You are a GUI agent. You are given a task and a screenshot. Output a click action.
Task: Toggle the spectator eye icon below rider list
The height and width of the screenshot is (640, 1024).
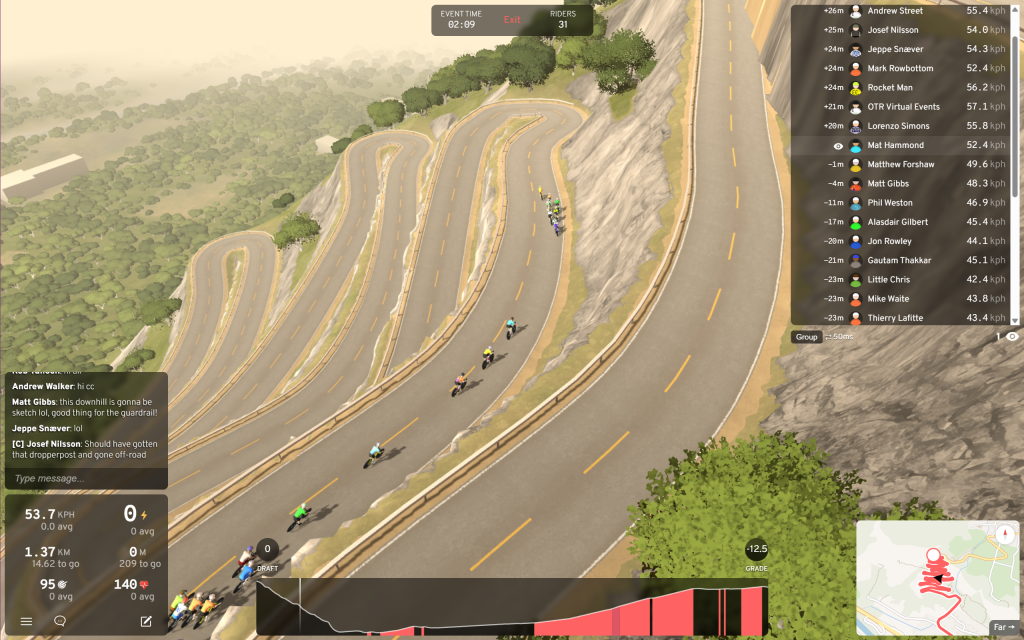pos(1012,337)
